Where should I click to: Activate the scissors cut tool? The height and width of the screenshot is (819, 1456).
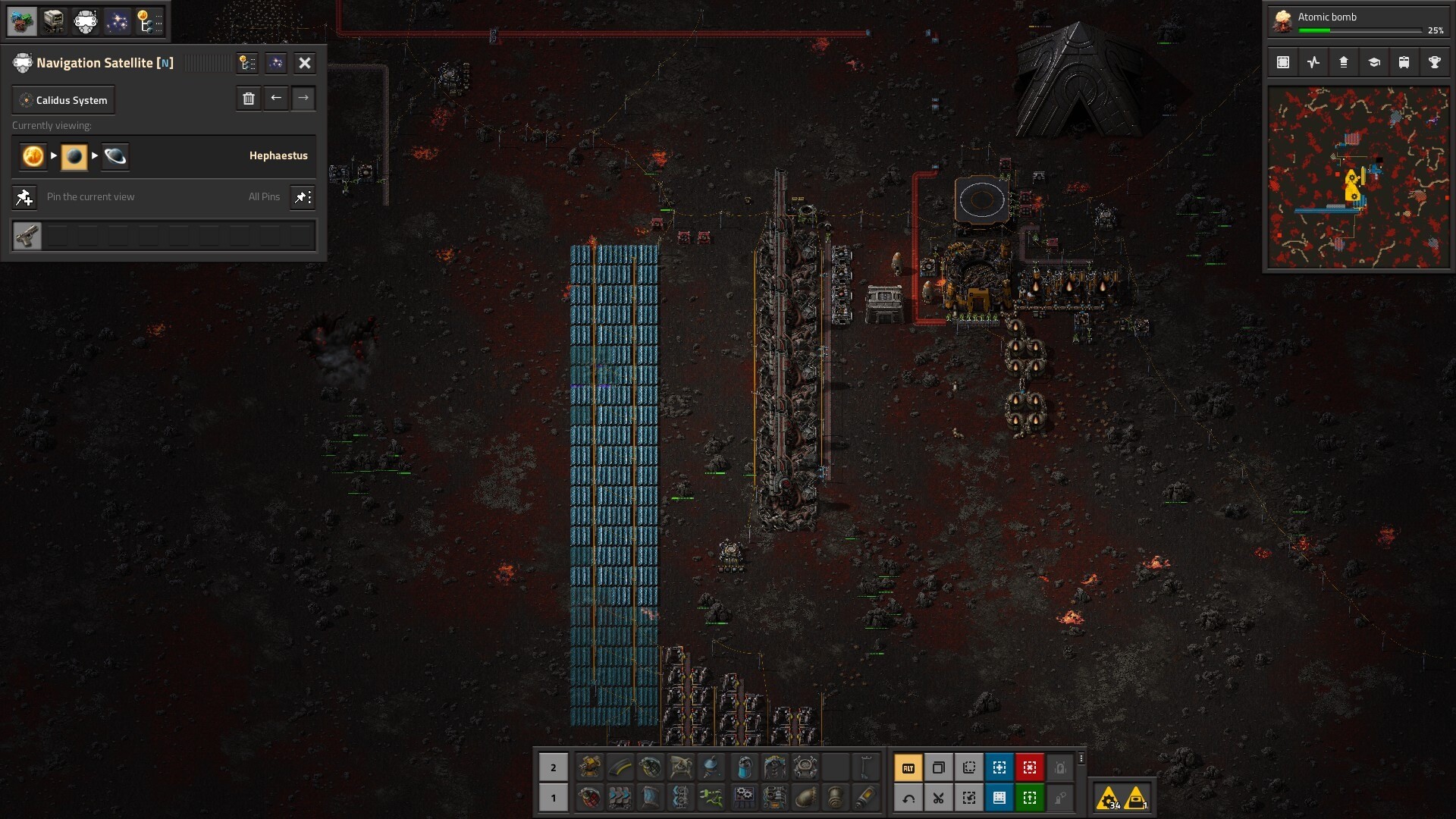[939, 798]
